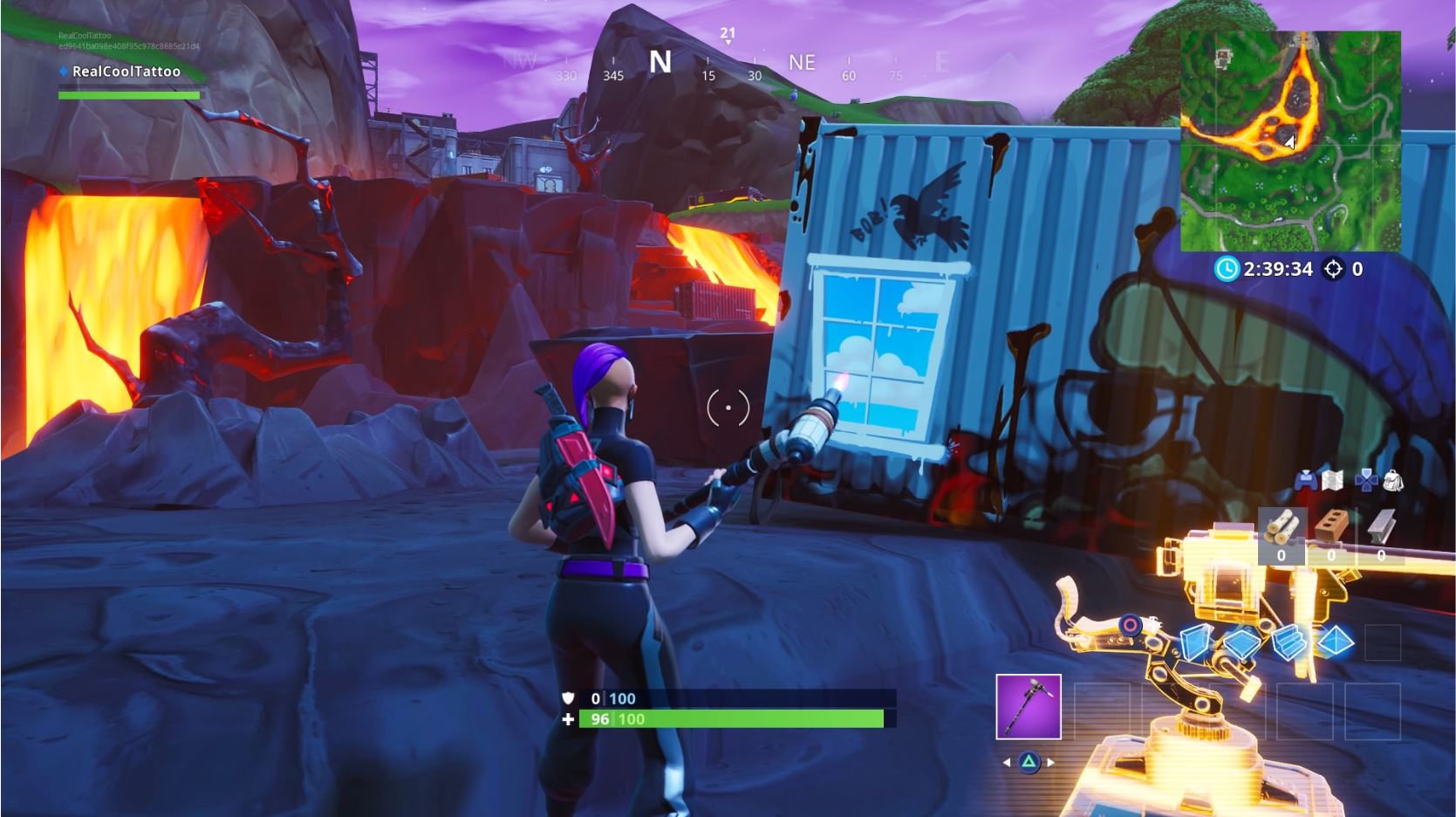Click the d-pad icon in the HUD
Viewport: 1456px width, 817px height.
1367,480
